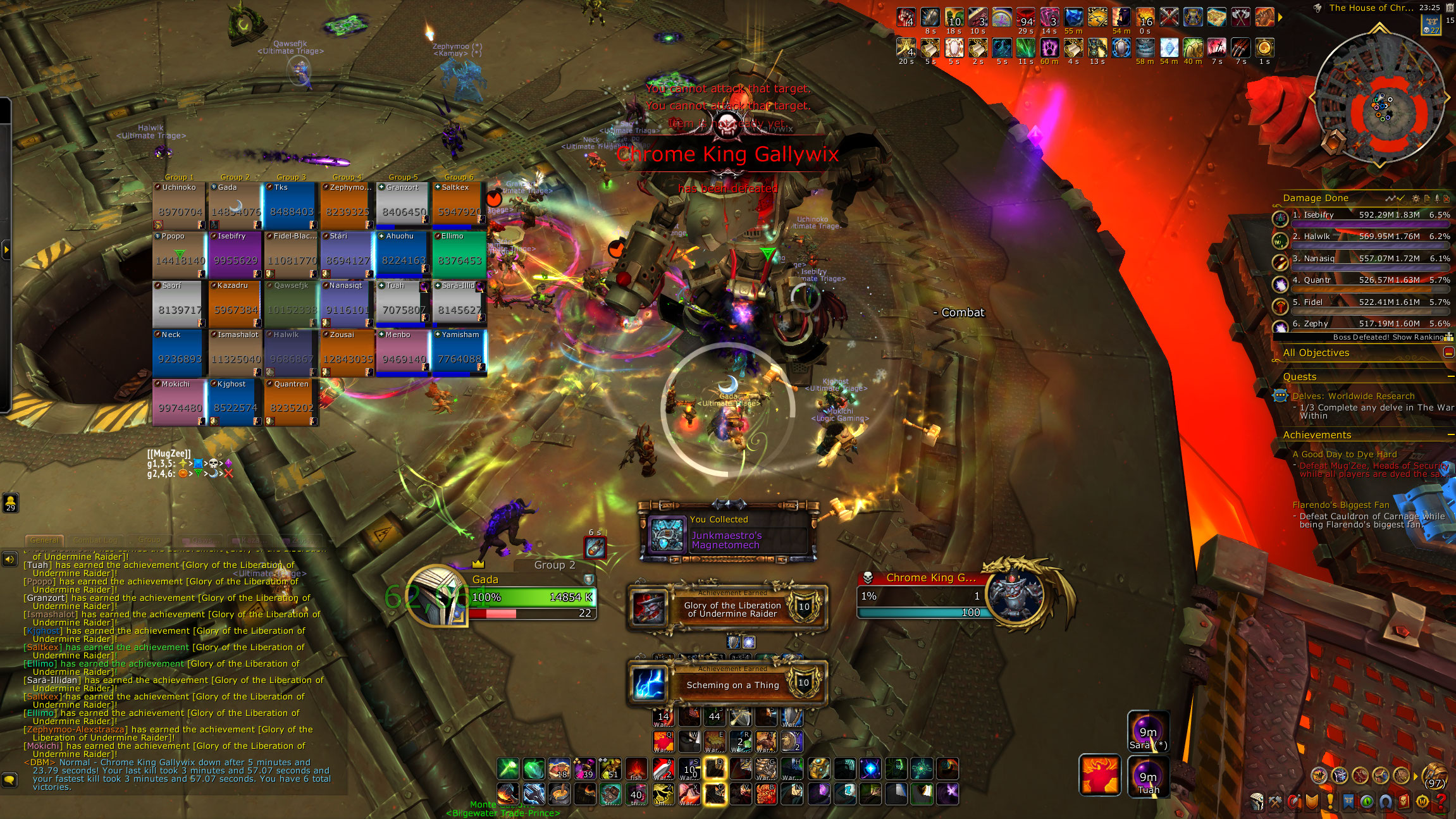Toggle the chat speaker voice button
This screenshot has width=1456, height=819.
pyautogui.click(x=9, y=559)
